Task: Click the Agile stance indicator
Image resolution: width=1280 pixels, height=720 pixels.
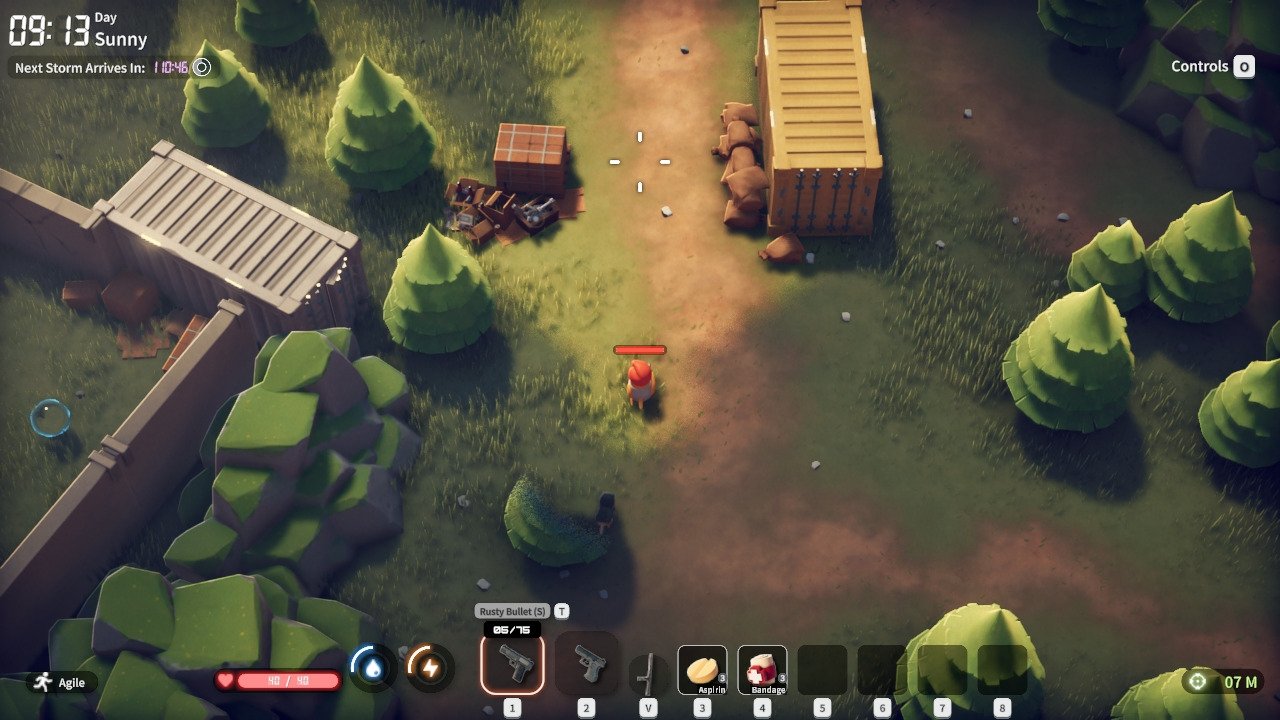Action: tap(61, 682)
